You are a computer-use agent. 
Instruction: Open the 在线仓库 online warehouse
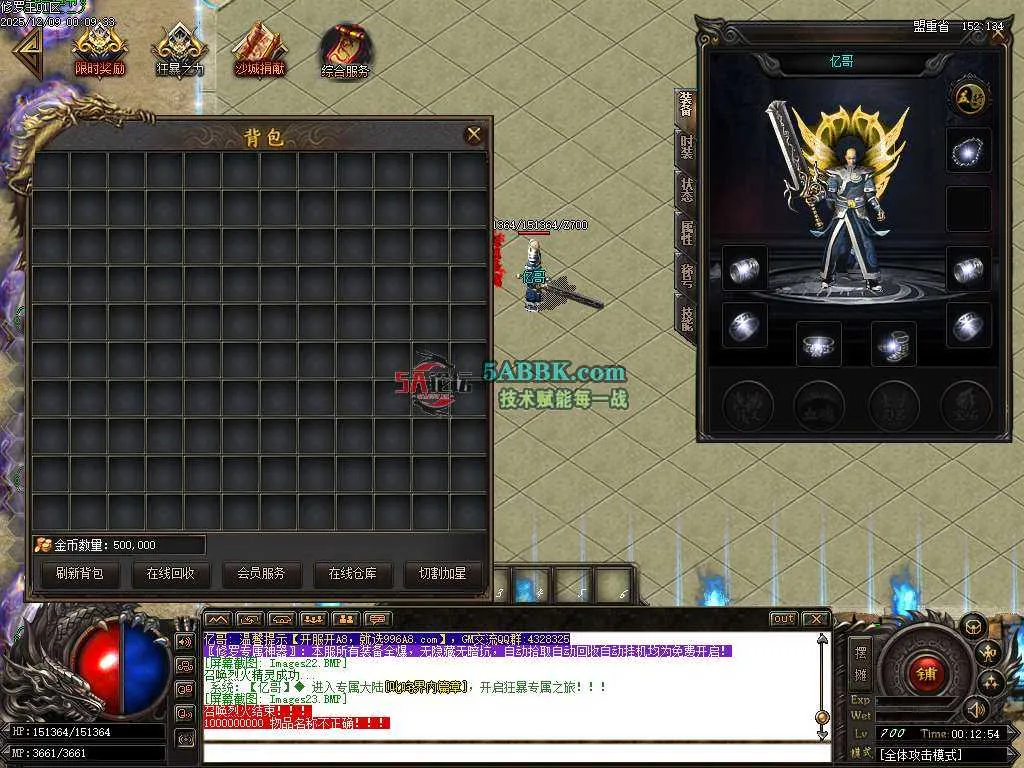coord(353,574)
